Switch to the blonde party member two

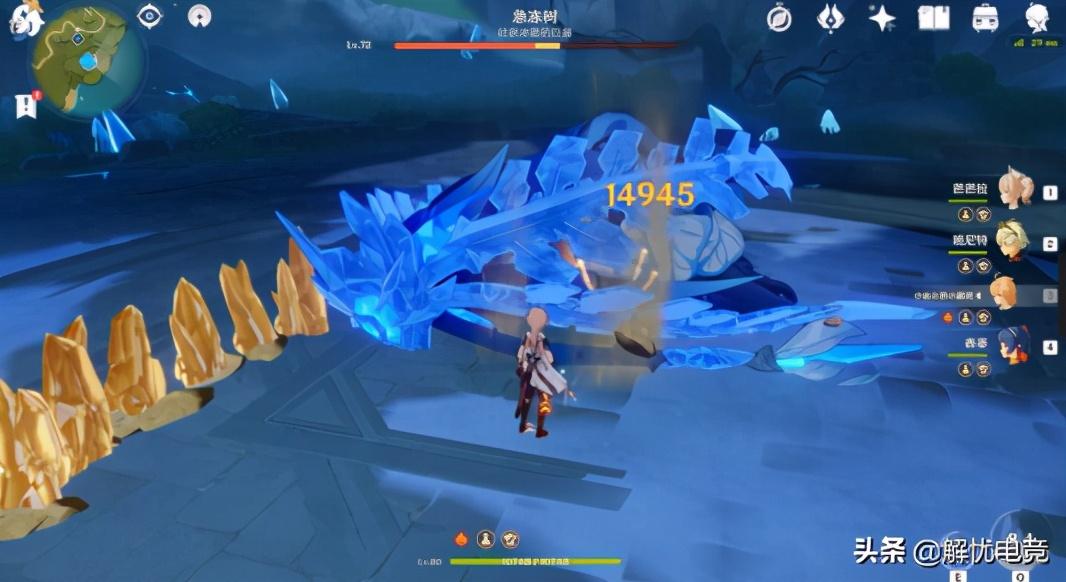[x=1011, y=241]
